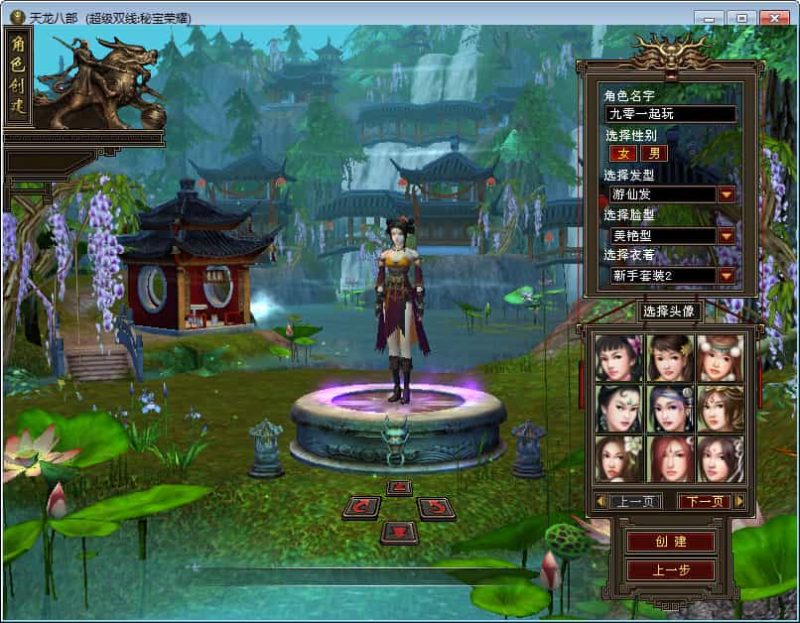Select the portrait with white pom-pom headdress
The width and height of the screenshot is (800, 623).
(720, 358)
